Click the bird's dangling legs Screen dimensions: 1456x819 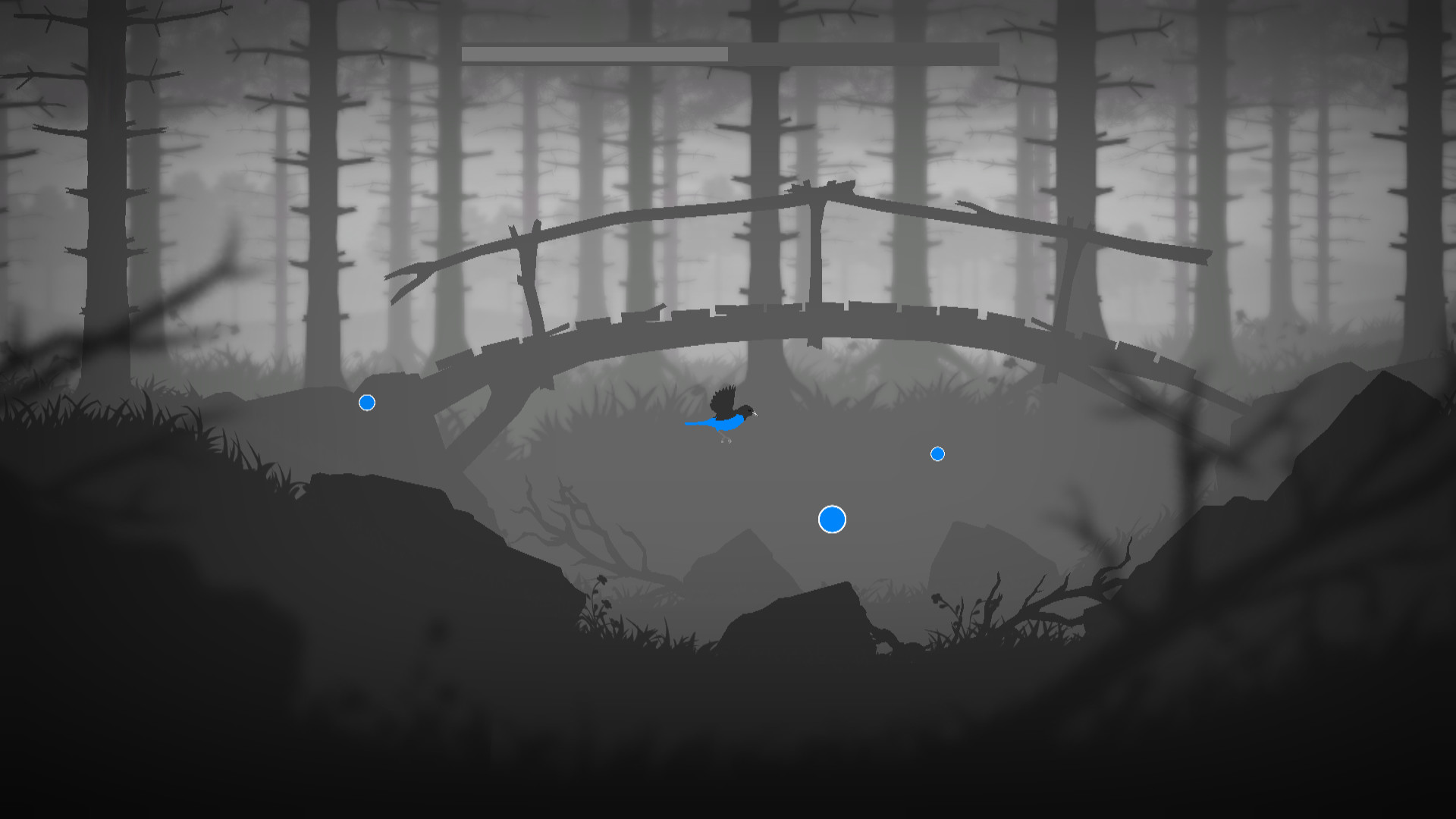pos(726,441)
